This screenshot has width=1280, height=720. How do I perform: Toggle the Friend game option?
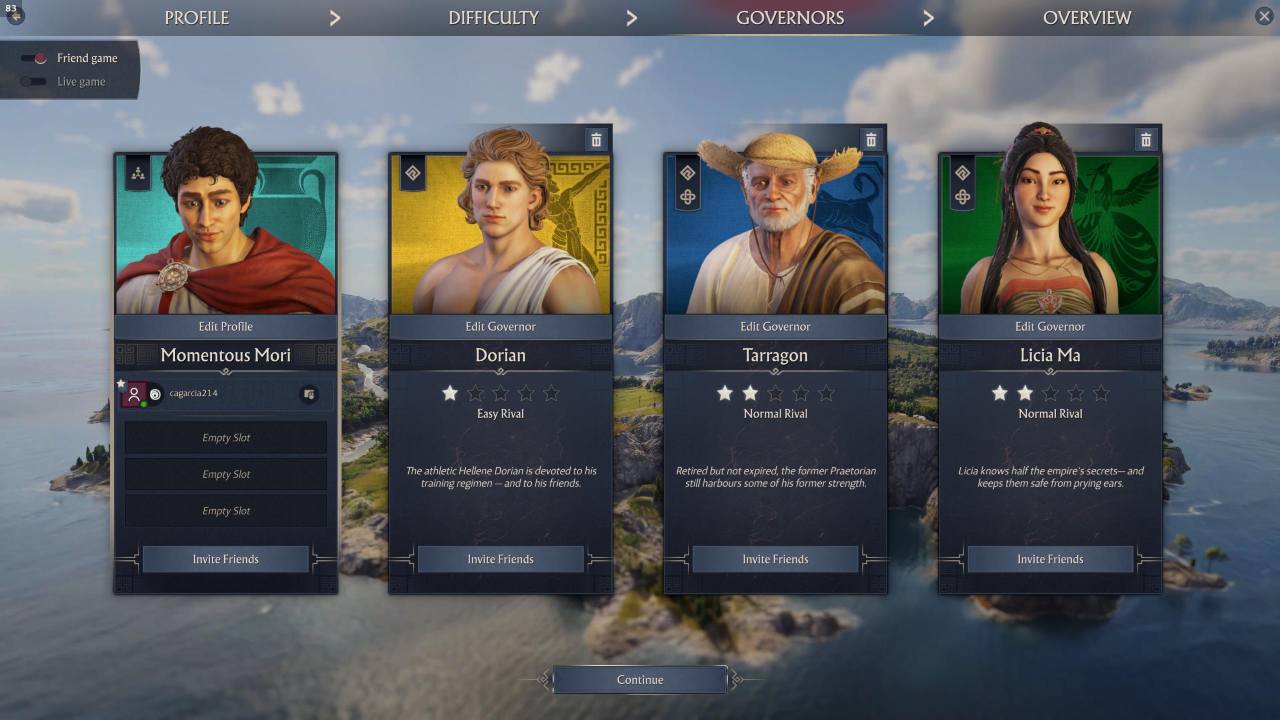click(x=36, y=58)
